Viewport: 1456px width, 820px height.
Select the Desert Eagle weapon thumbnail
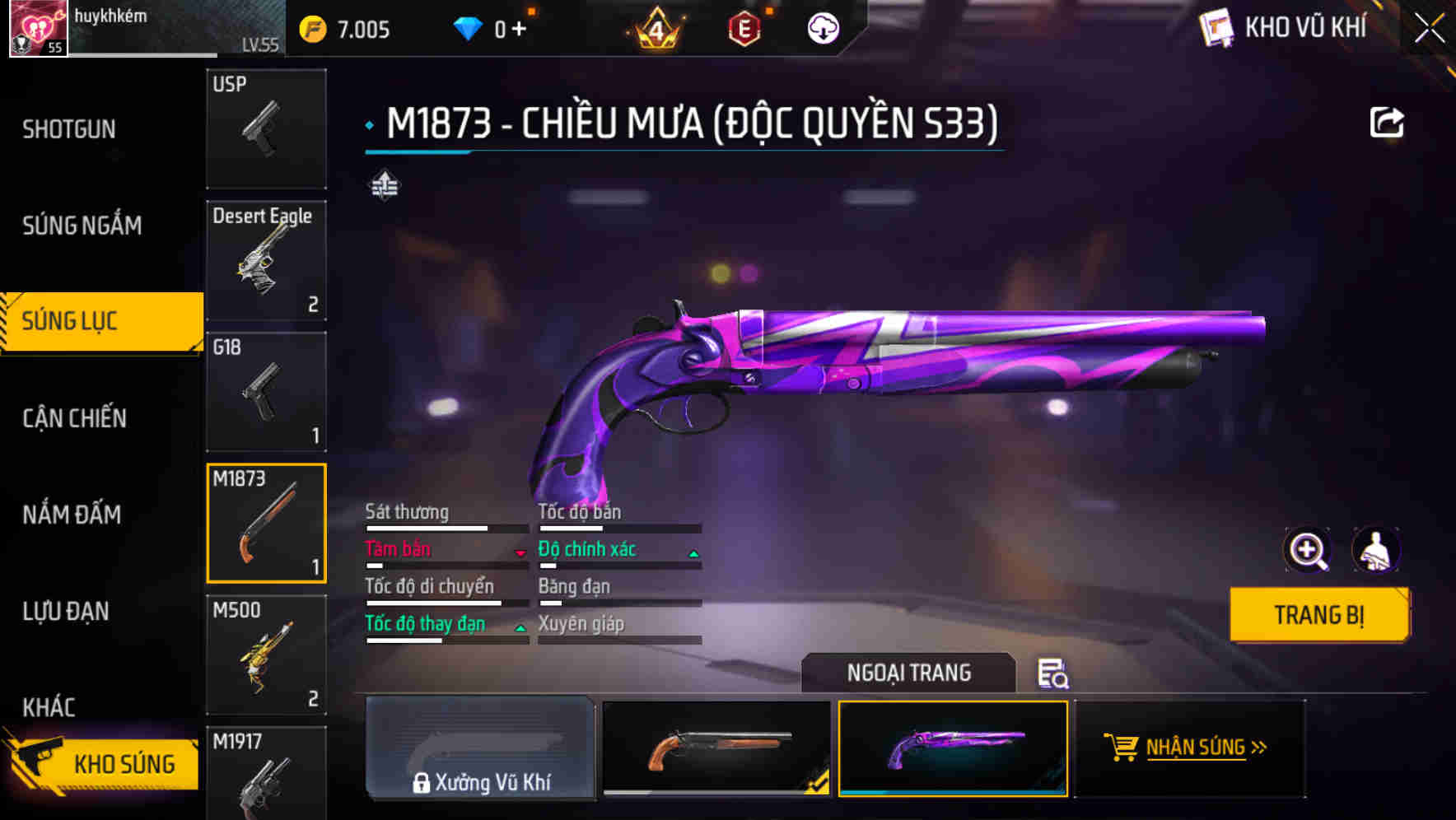[x=265, y=259]
